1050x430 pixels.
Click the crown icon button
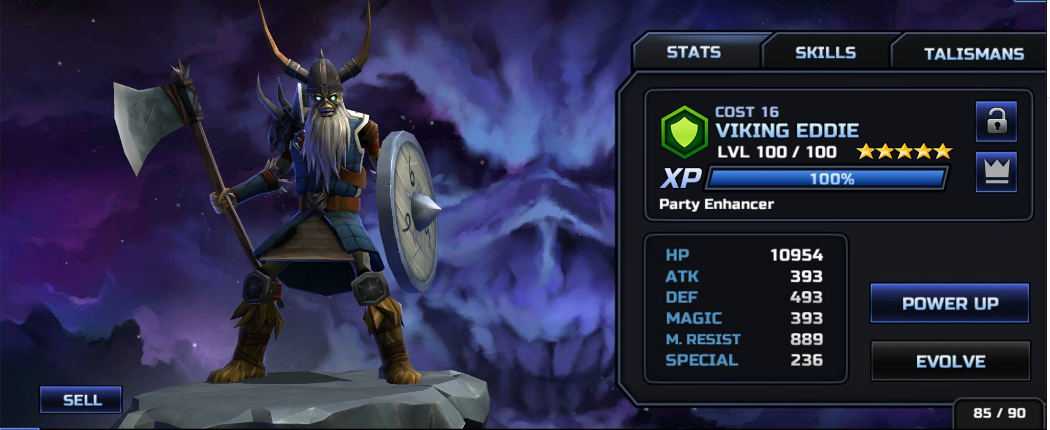[x=995, y=172]
